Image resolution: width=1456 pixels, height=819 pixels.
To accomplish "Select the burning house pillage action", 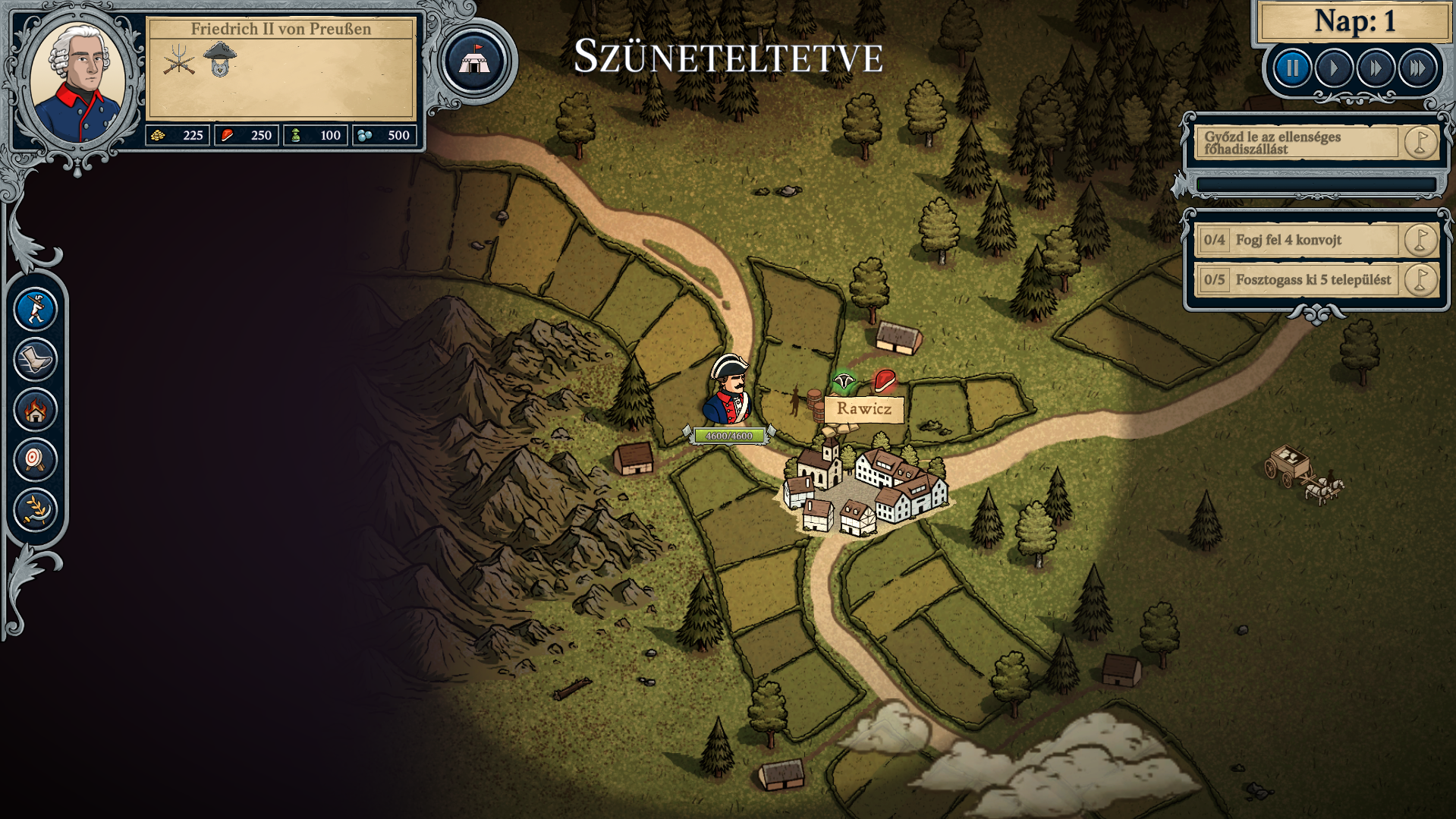I will (35, 410).
